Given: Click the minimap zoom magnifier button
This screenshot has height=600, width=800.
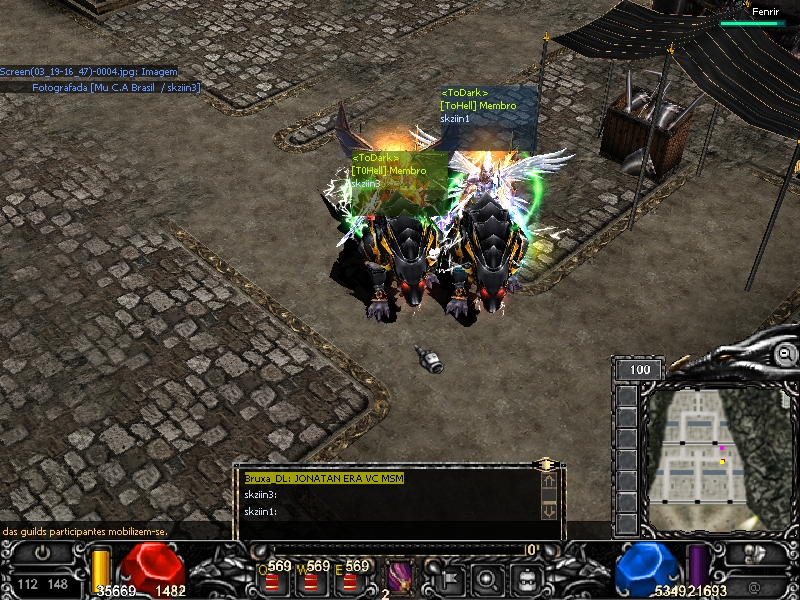Looking at the screenshot, I should pyautogui.click(x=787, y=354).
